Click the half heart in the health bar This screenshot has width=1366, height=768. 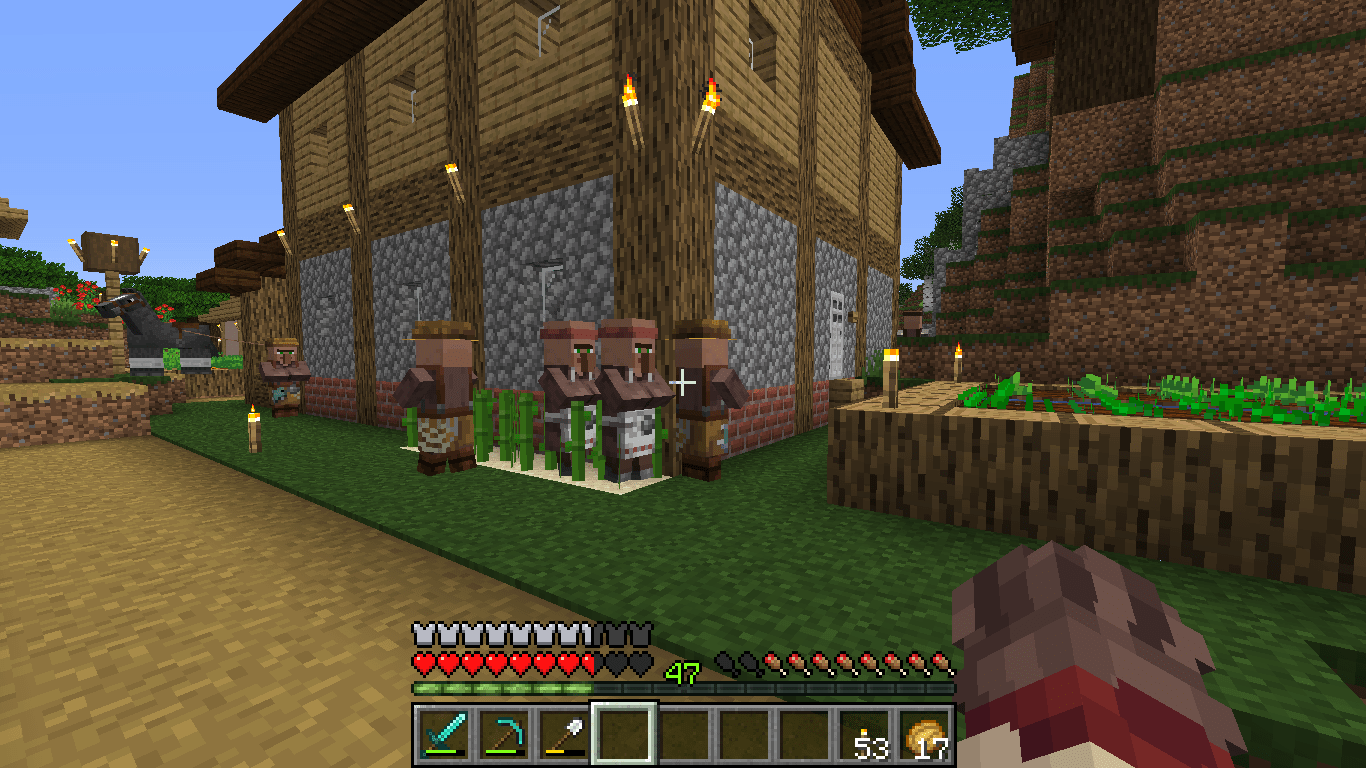tap(590, 662)
